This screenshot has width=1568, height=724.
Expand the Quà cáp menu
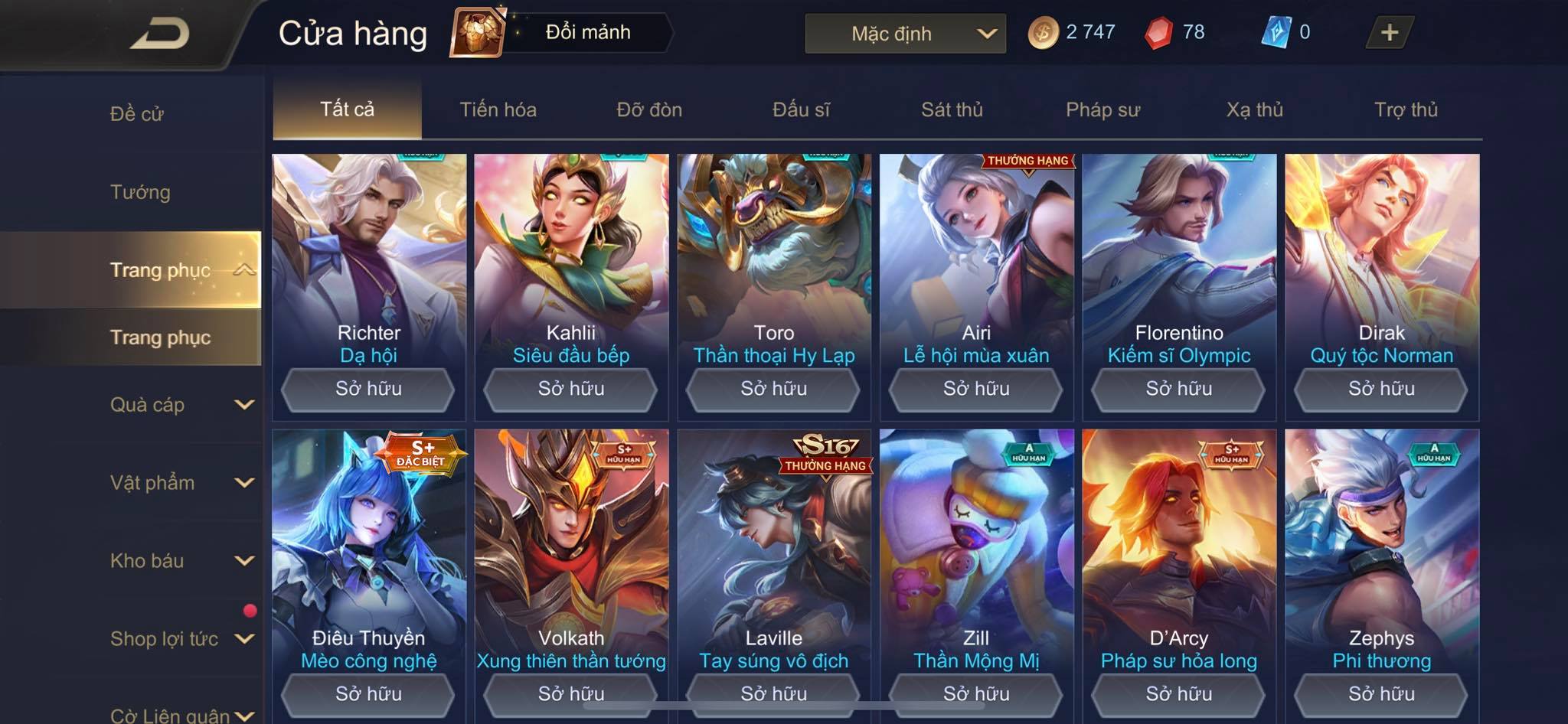[x=181, y=405]
